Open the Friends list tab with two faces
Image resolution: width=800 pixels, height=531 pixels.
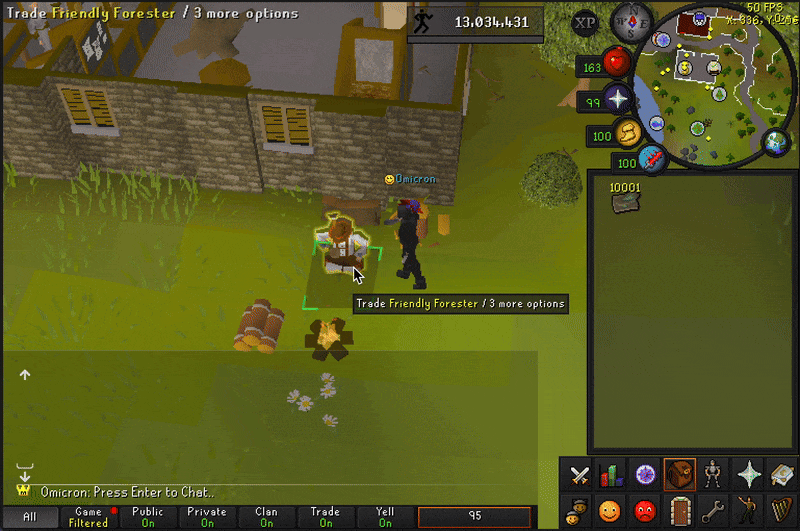(x=578, y=509)
